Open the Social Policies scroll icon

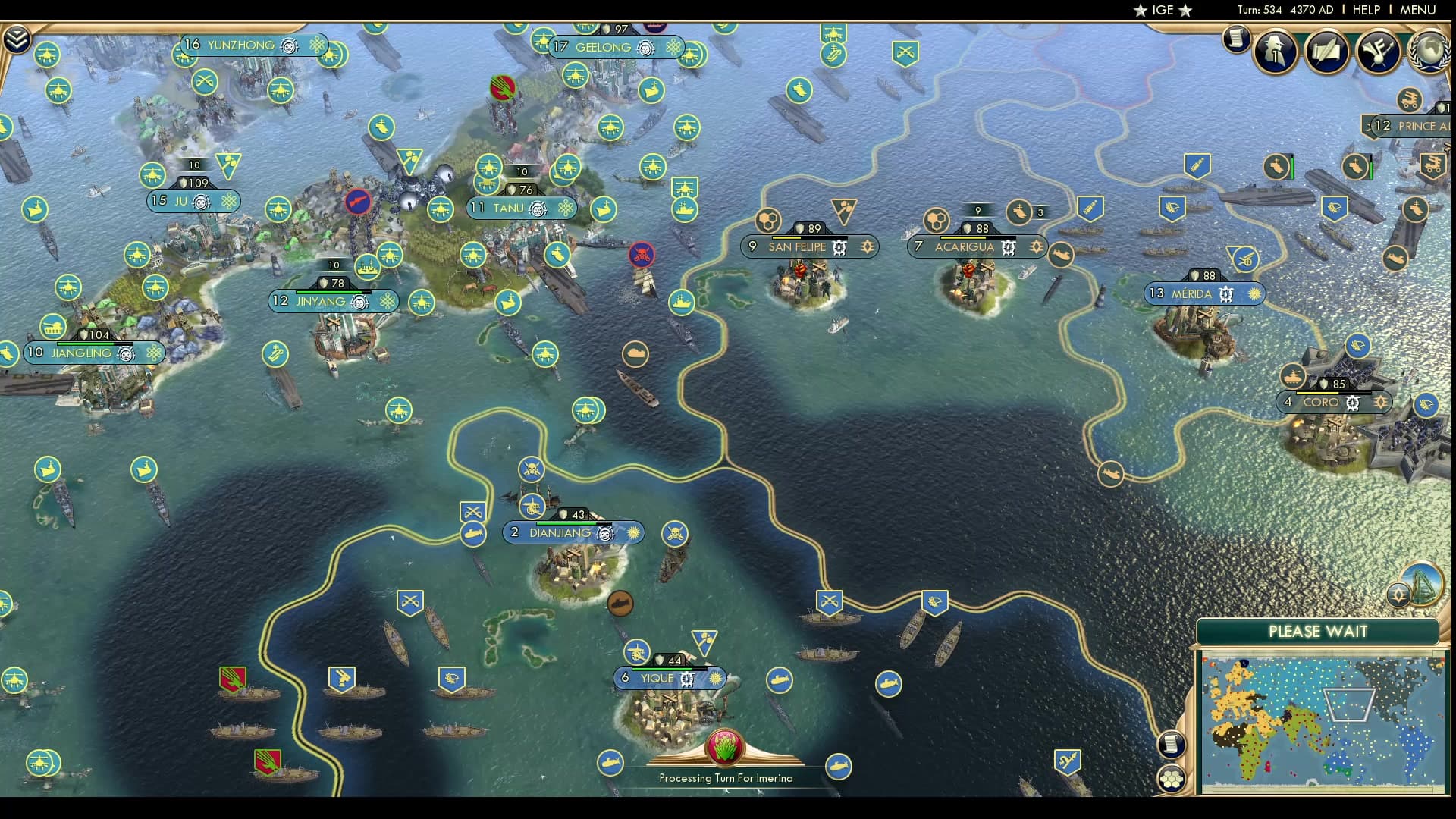coord(1326,50)
